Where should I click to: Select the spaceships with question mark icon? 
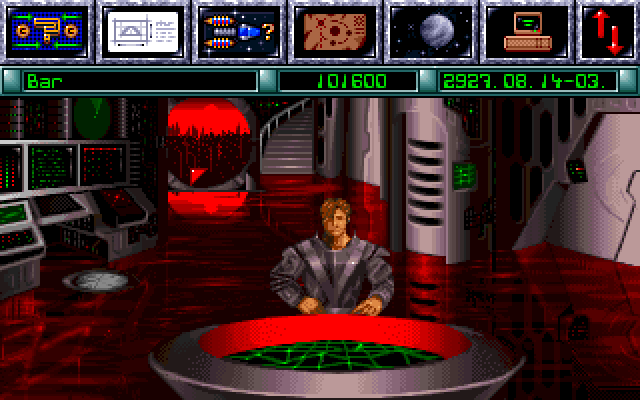[x=238, y=32]
